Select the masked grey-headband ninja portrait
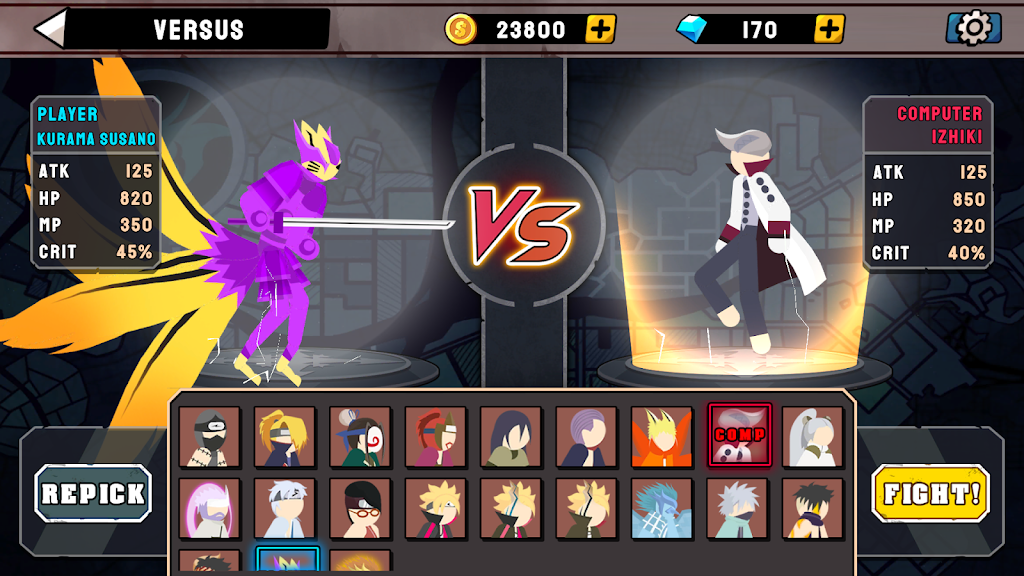 (x=210, y=437)
